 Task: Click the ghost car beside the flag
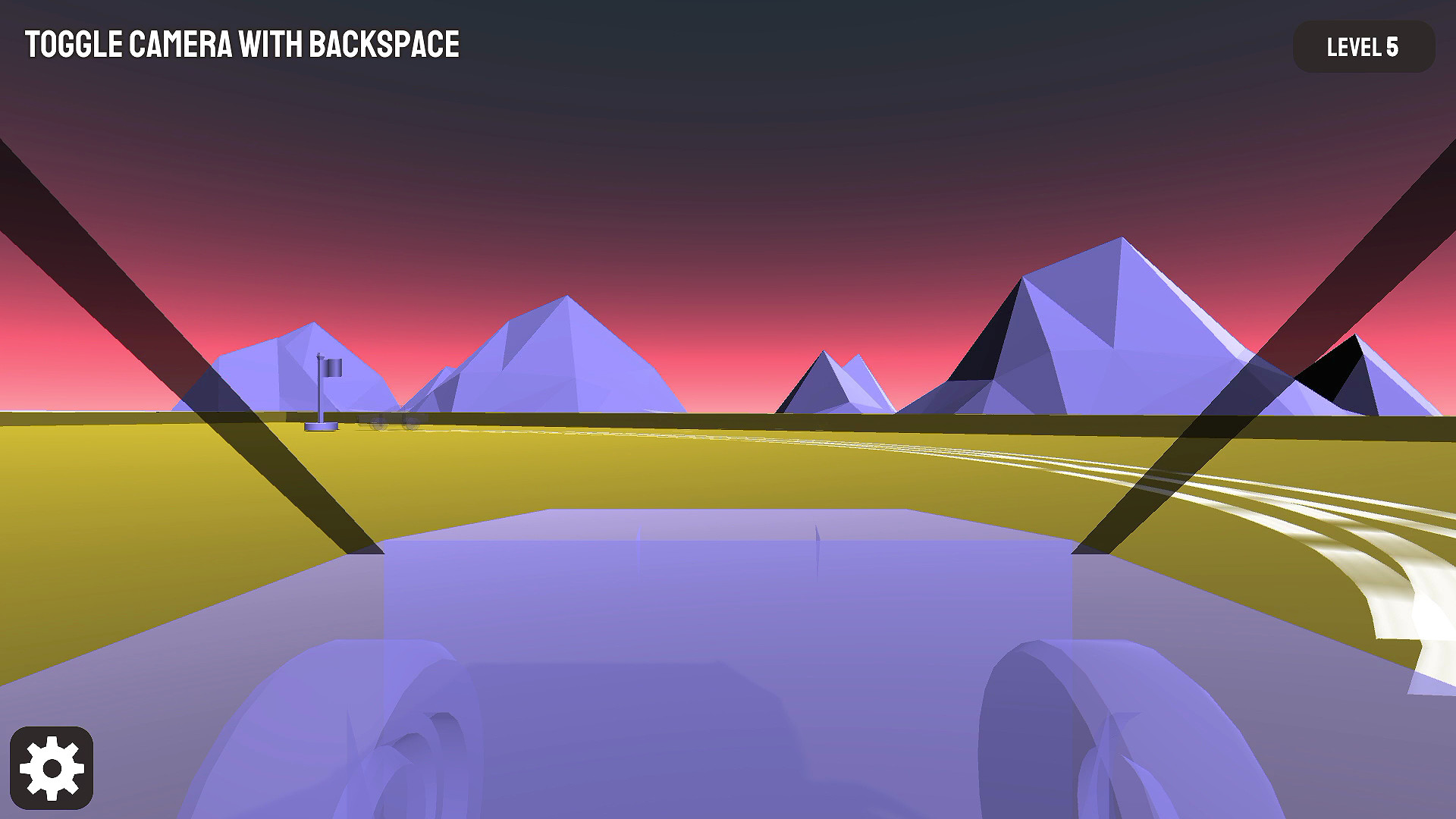point(390,422)
